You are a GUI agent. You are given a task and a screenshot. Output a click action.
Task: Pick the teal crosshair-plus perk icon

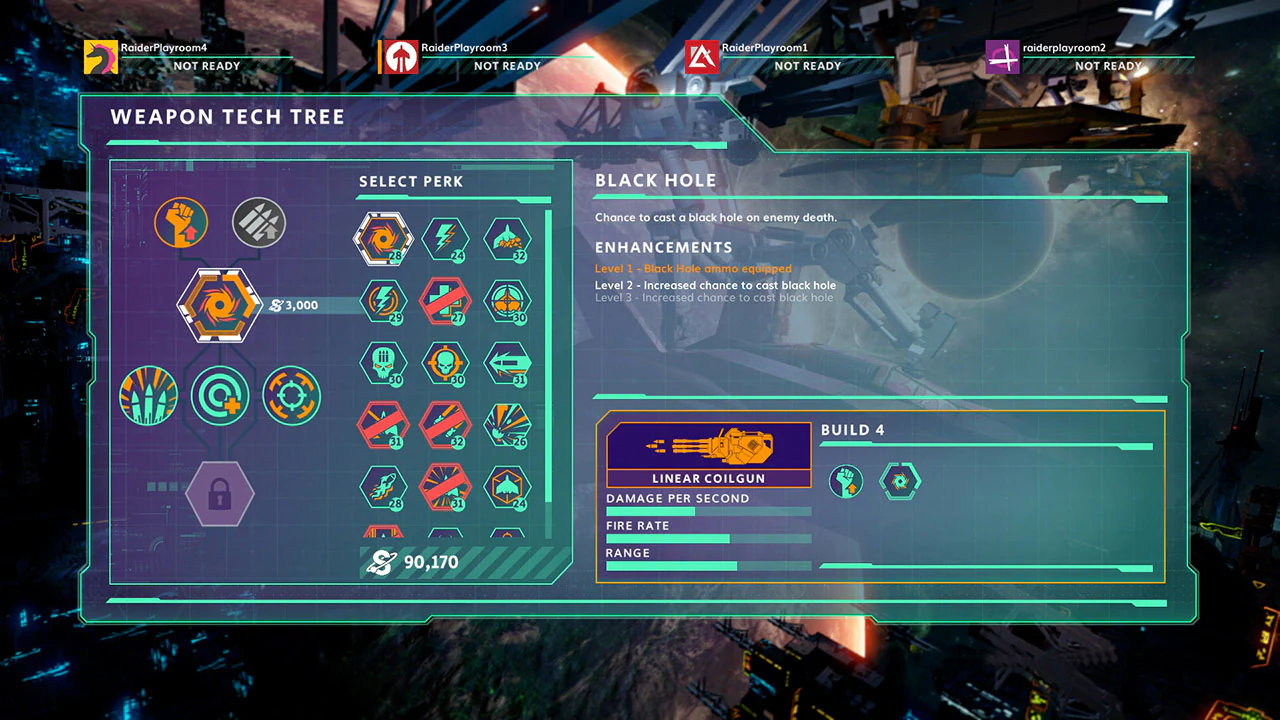pos(220,395)
